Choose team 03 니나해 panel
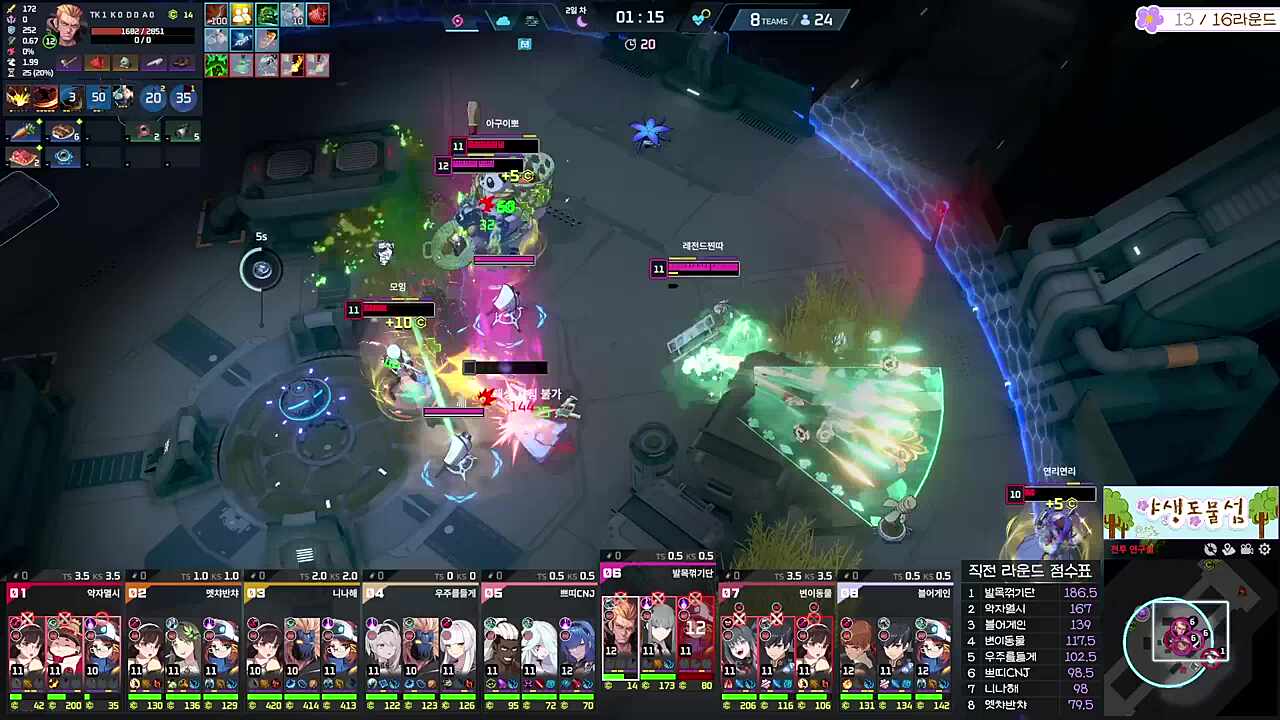 pos(302,640)
